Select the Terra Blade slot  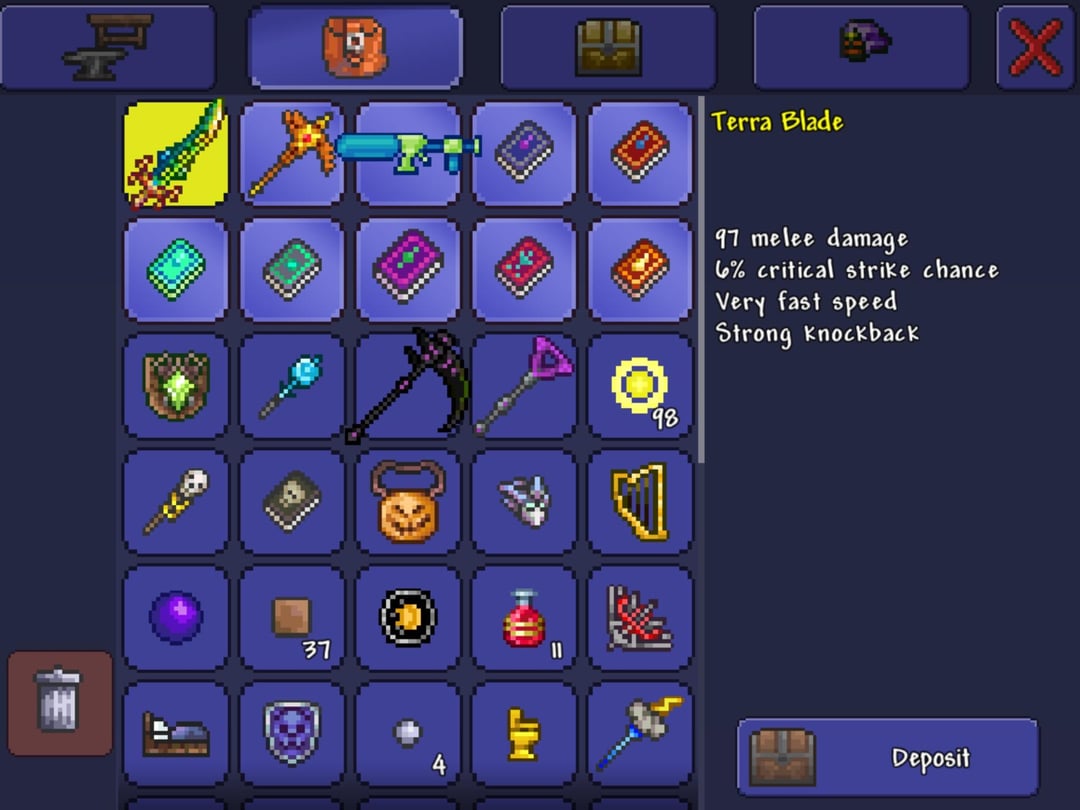click(x=176, y=154)
